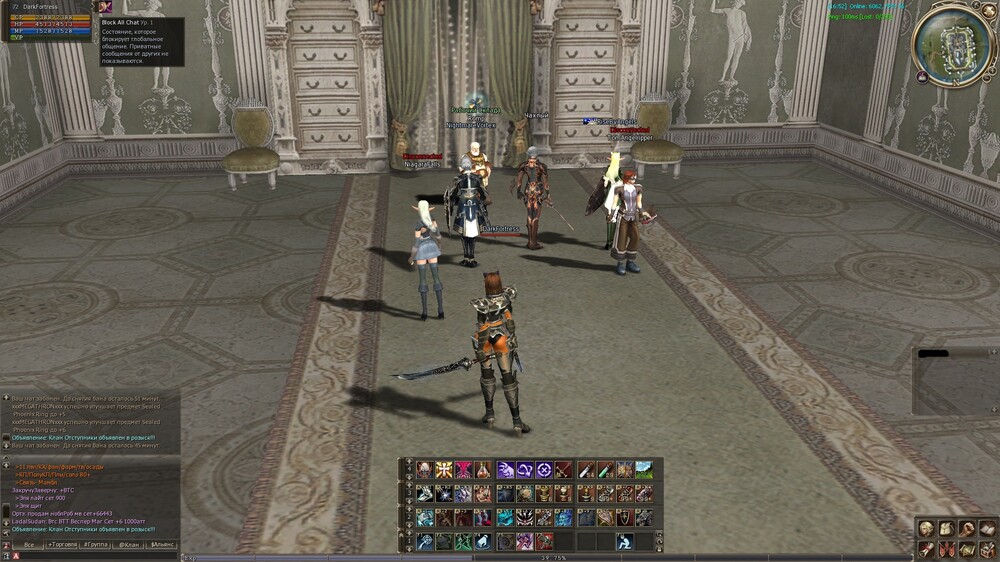The image size is (1000, 562).
Task: Click the chat message input field
Action: pos(100,556)
